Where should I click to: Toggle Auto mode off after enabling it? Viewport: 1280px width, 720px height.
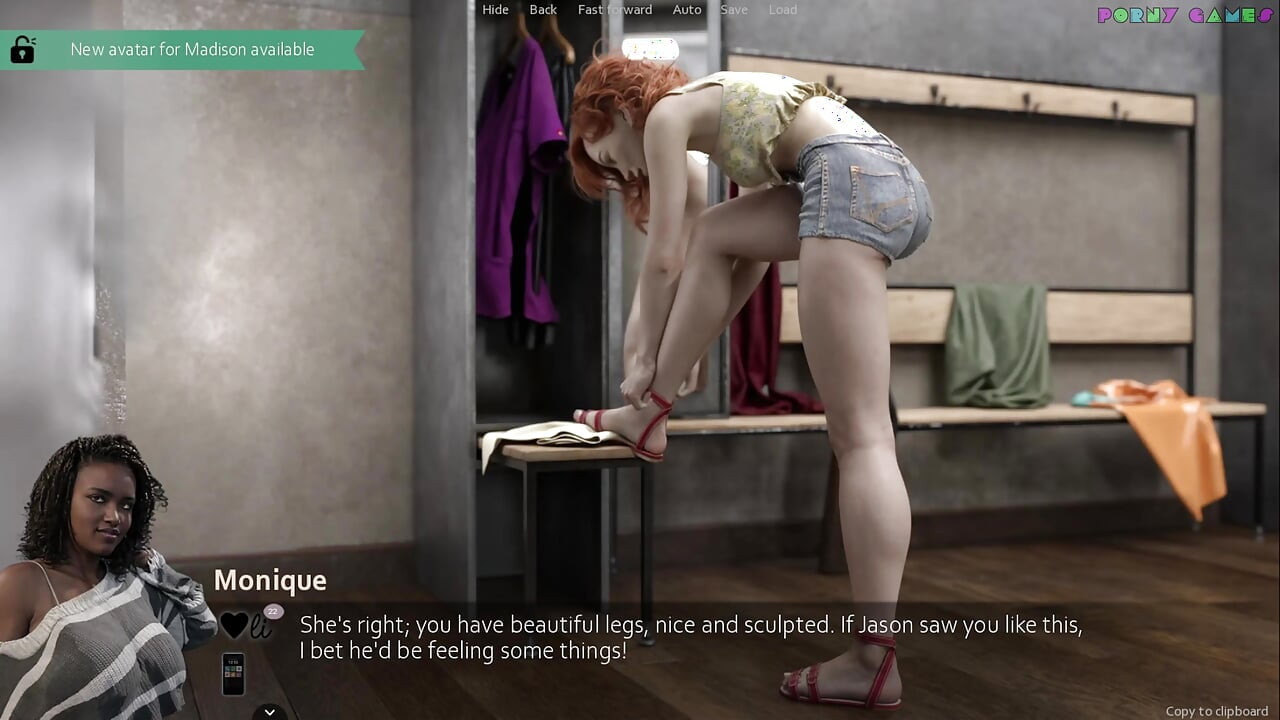point(687,9)
